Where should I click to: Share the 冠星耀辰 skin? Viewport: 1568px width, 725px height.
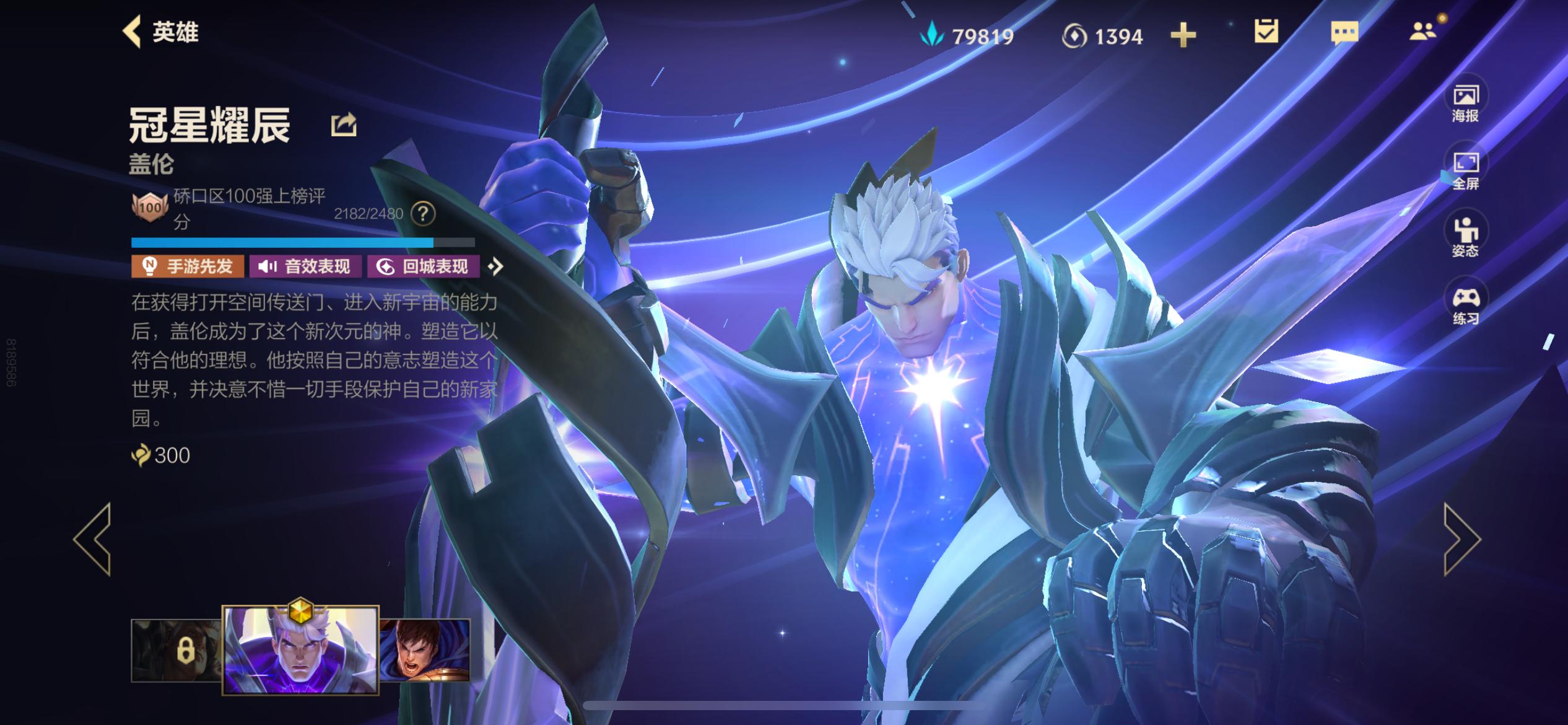[343, 123]
